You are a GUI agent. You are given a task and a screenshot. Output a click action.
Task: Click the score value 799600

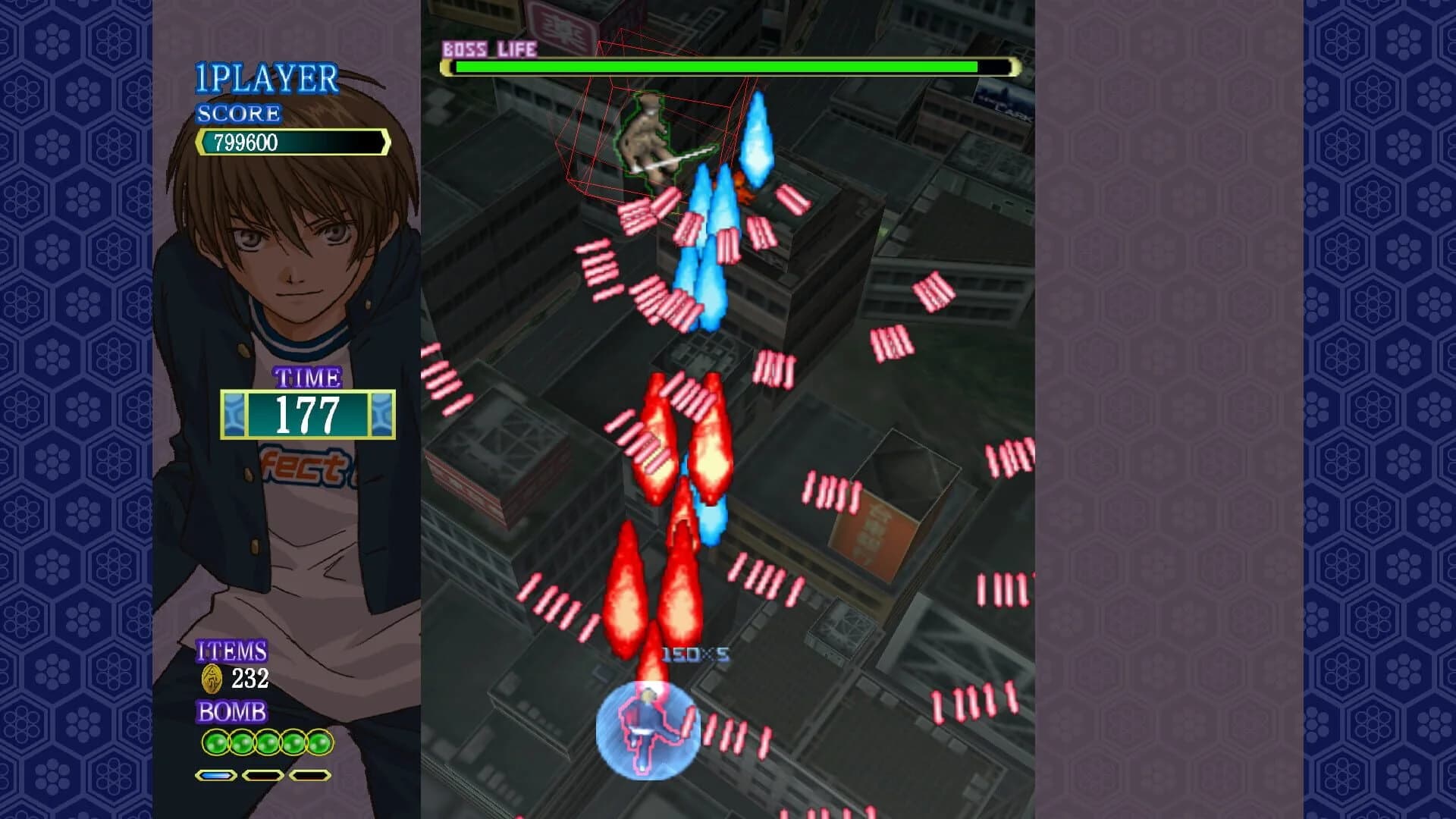click(x=250, y=140)
